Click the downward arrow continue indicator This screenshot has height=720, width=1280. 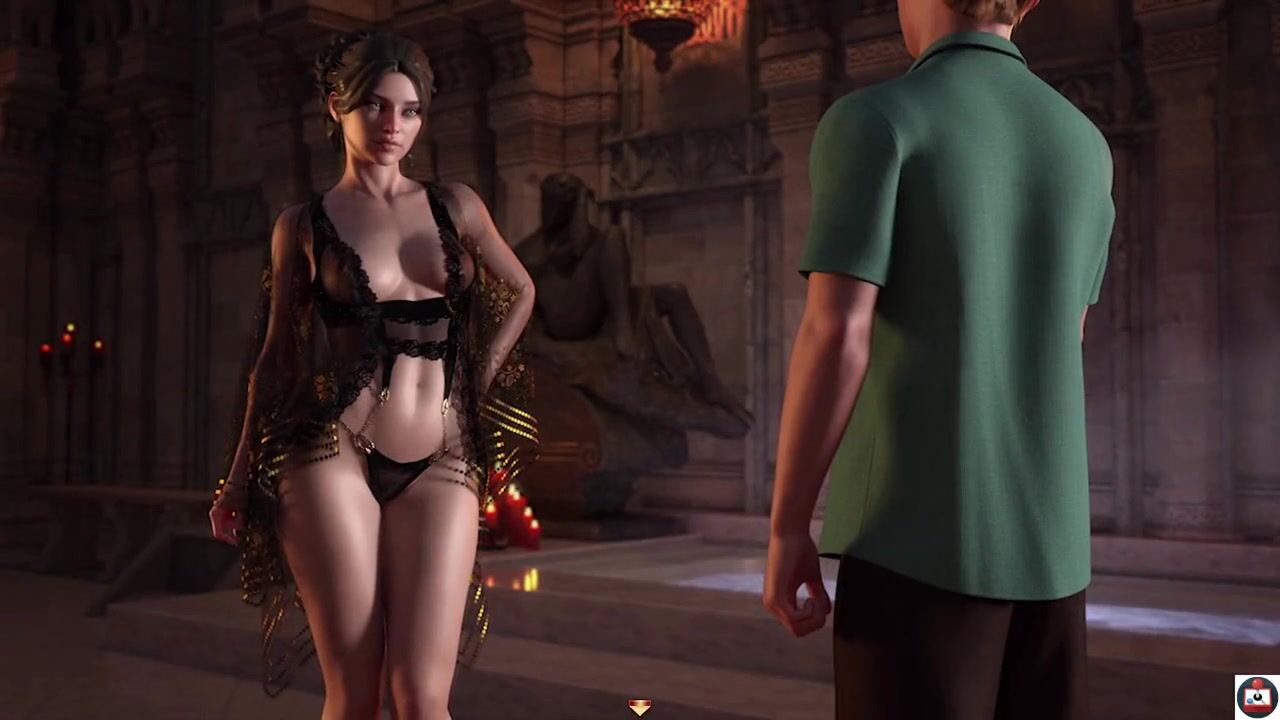pos(639,708)
